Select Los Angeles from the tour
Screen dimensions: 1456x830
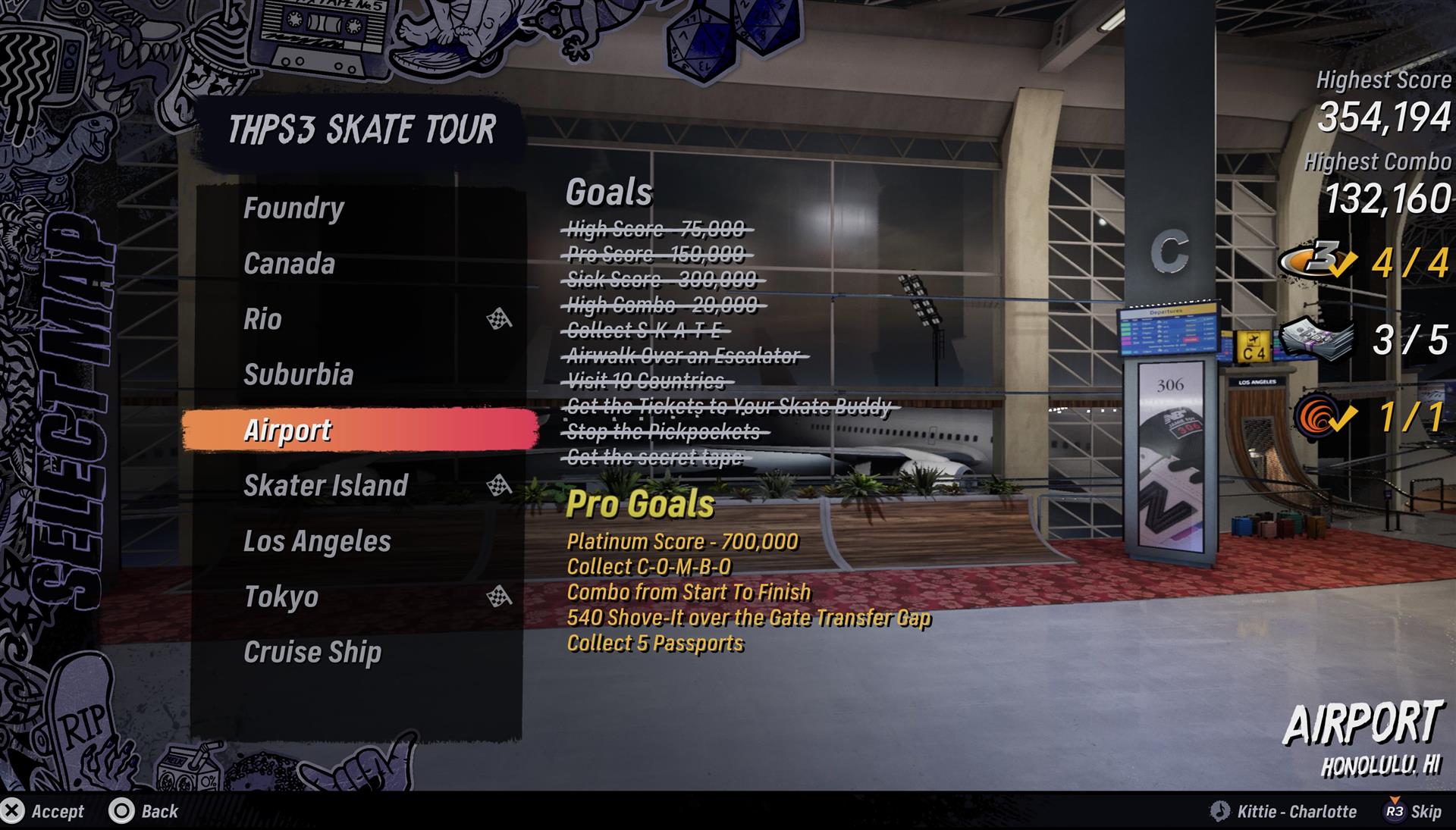317,541
